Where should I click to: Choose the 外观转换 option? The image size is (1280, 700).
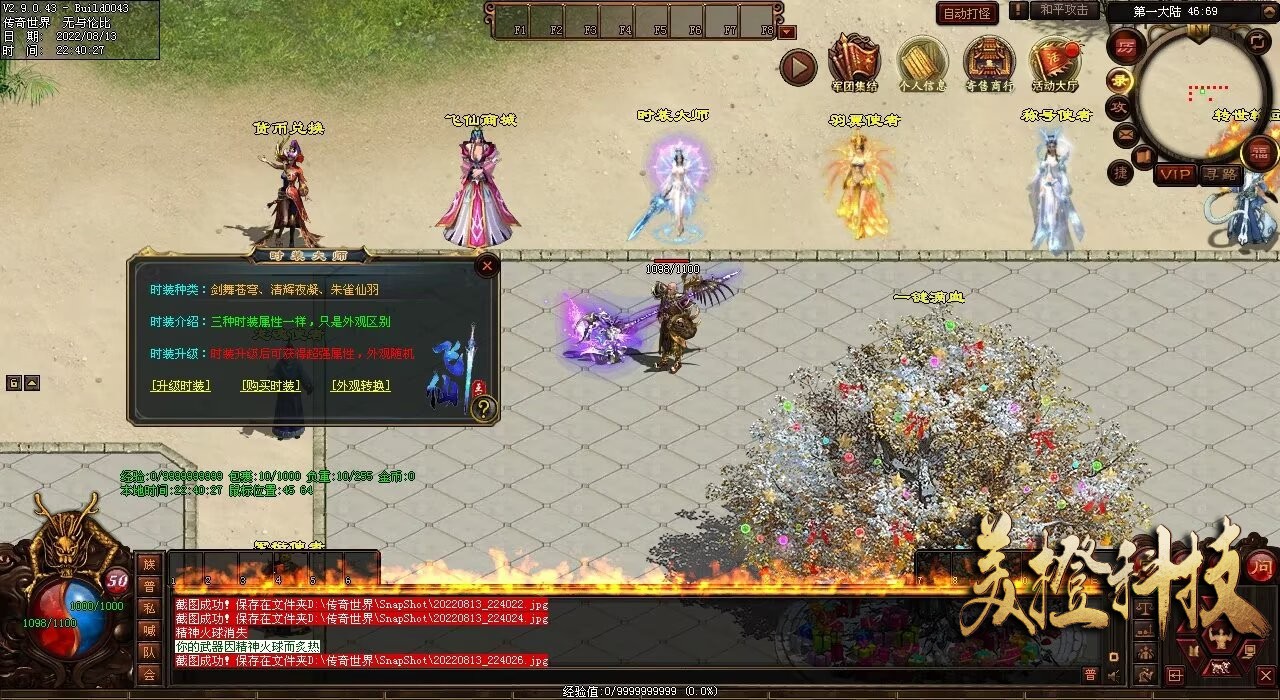[360, 385]
